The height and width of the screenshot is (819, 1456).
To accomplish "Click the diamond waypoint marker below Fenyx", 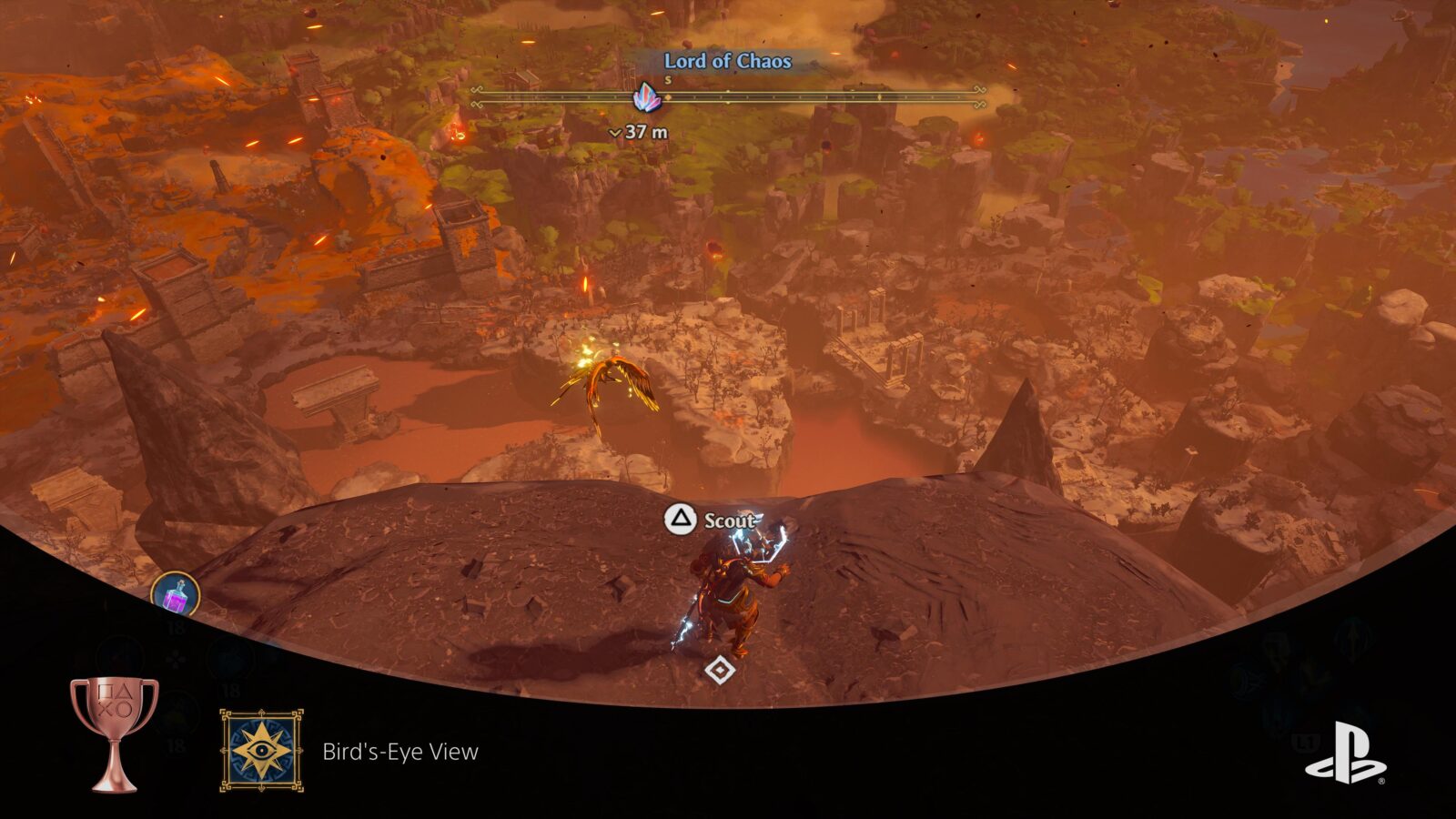I will (720, 672).
